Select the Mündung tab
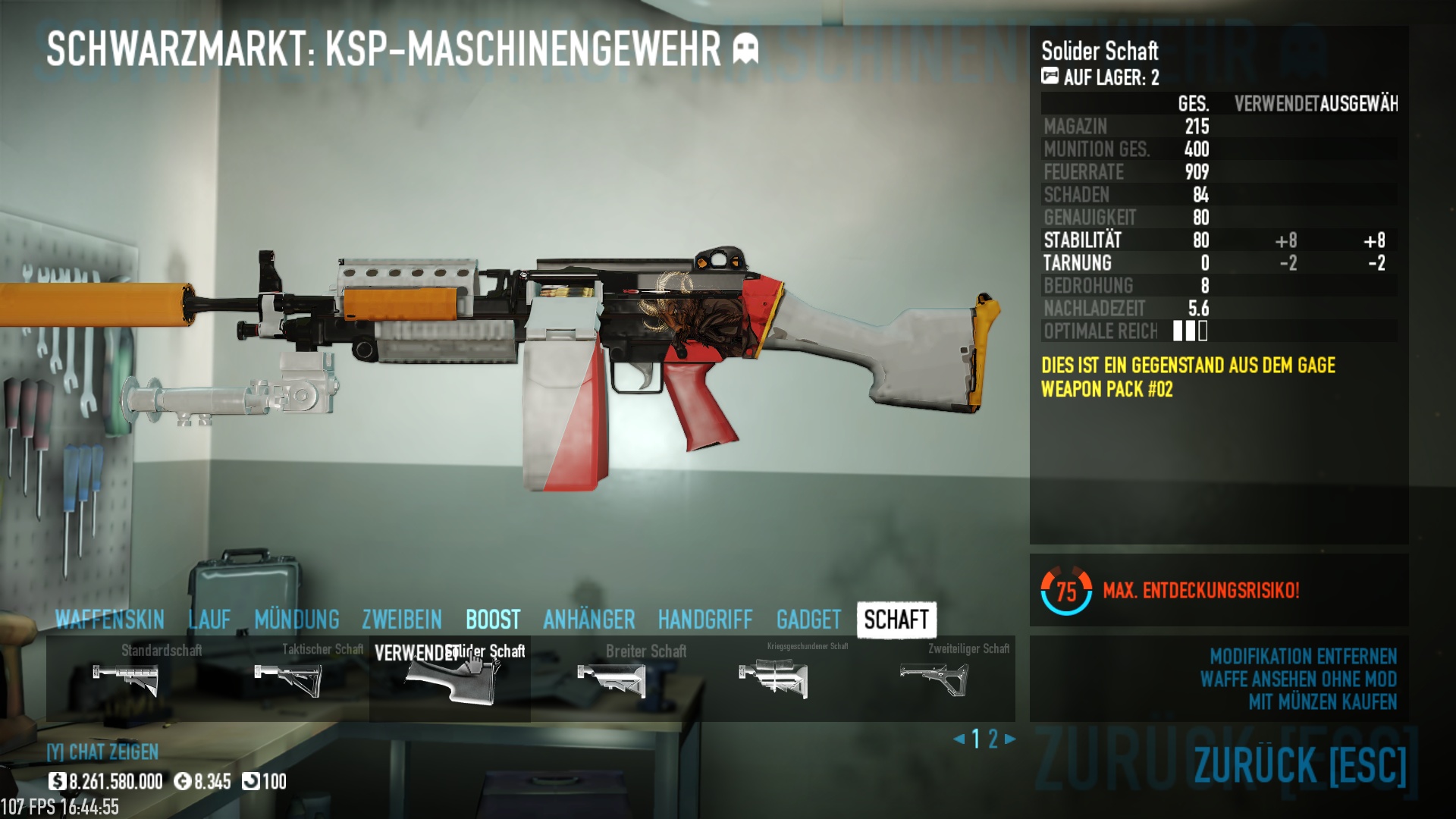 297,620
